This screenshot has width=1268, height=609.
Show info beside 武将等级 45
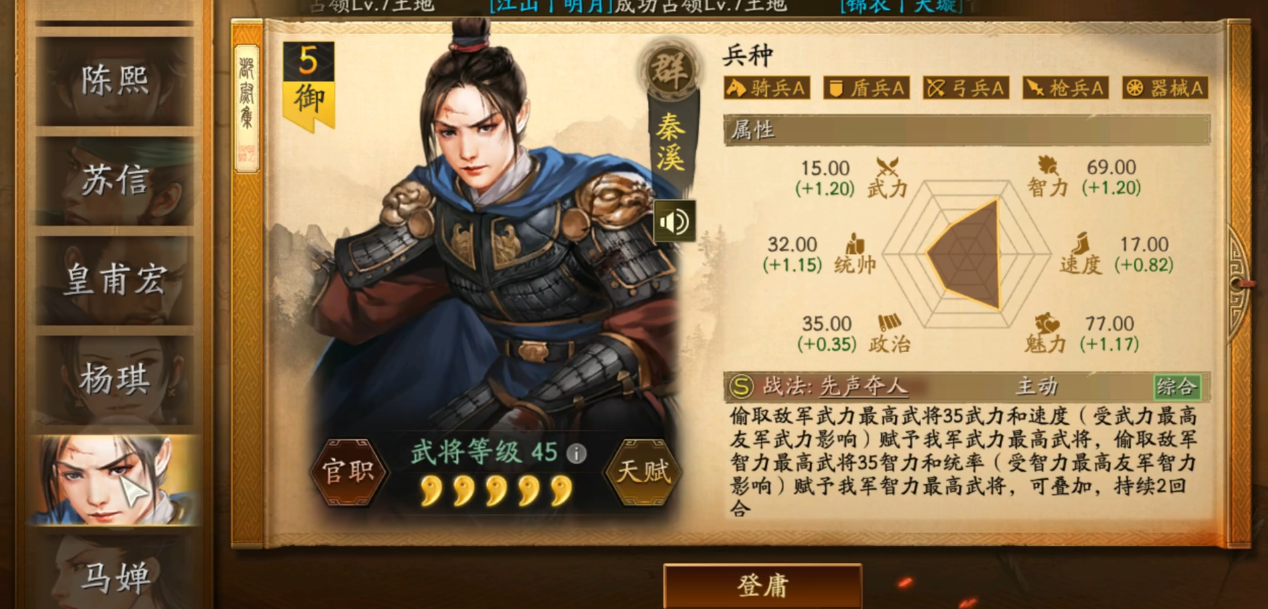[576, 453]
